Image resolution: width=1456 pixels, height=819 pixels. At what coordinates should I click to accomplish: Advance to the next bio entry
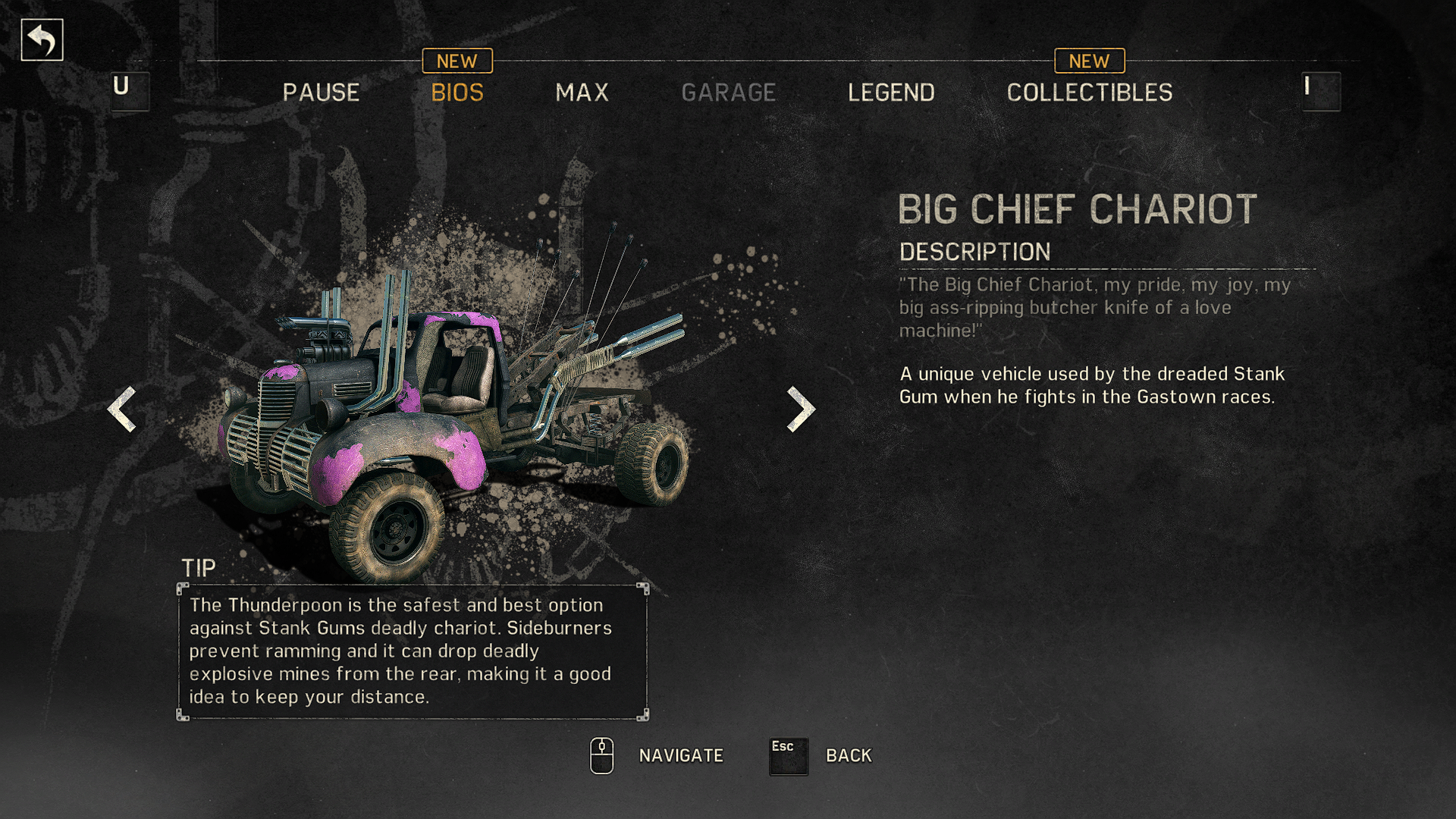pyautogui.click(x=801, y=409)
